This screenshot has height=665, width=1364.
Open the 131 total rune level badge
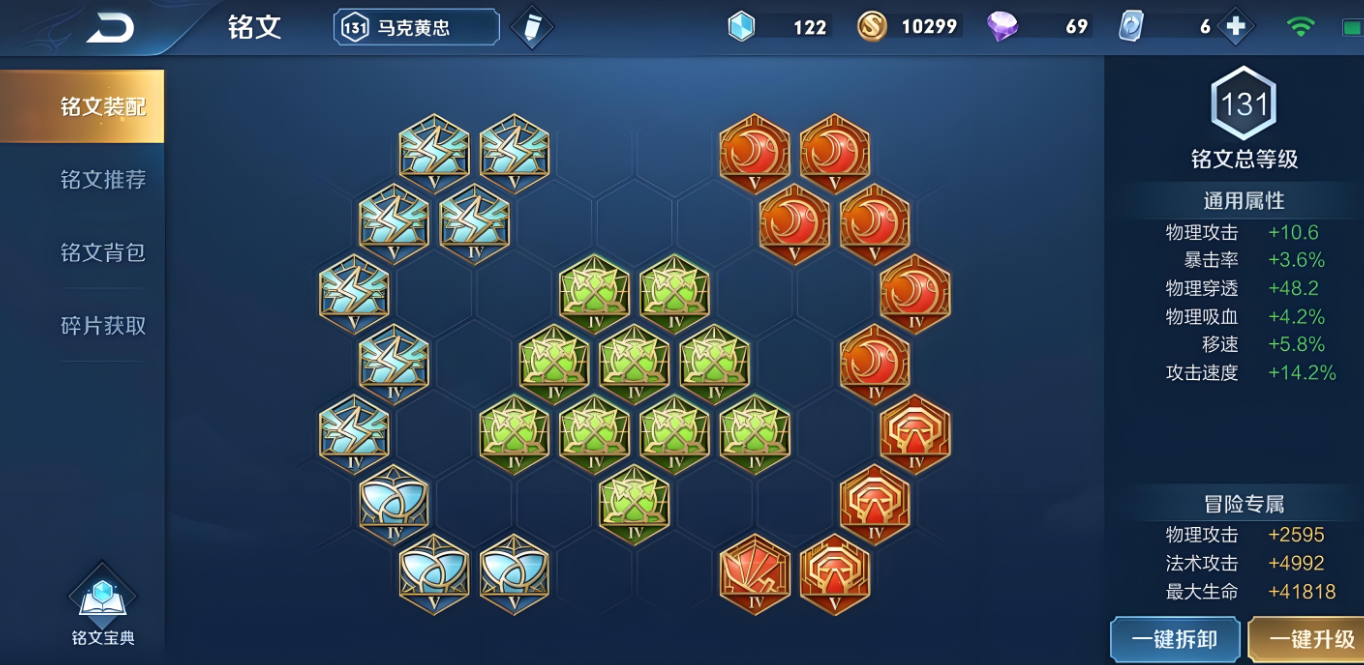coord(1244,104)
